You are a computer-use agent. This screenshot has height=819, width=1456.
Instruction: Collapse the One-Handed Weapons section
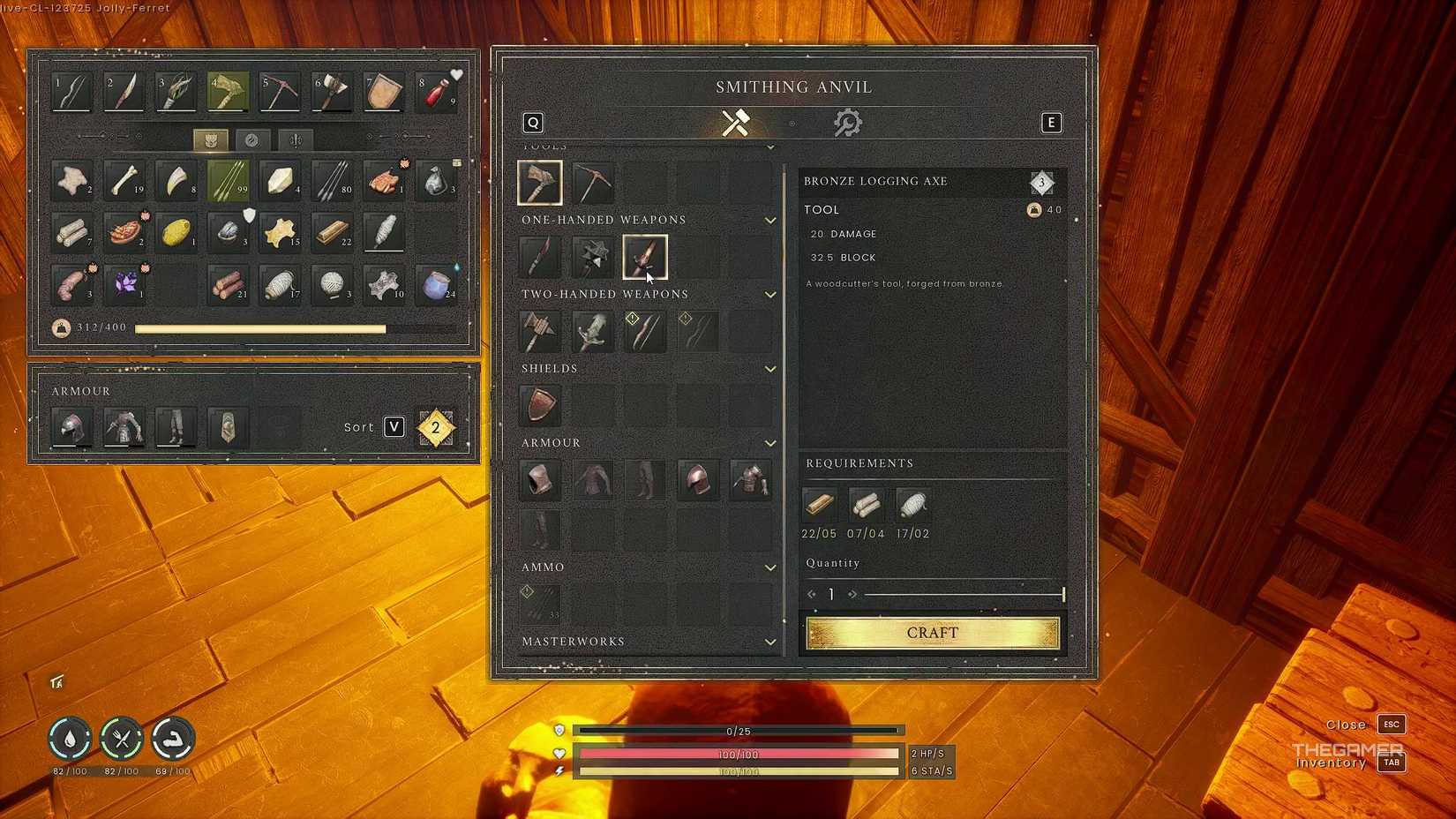769,220
